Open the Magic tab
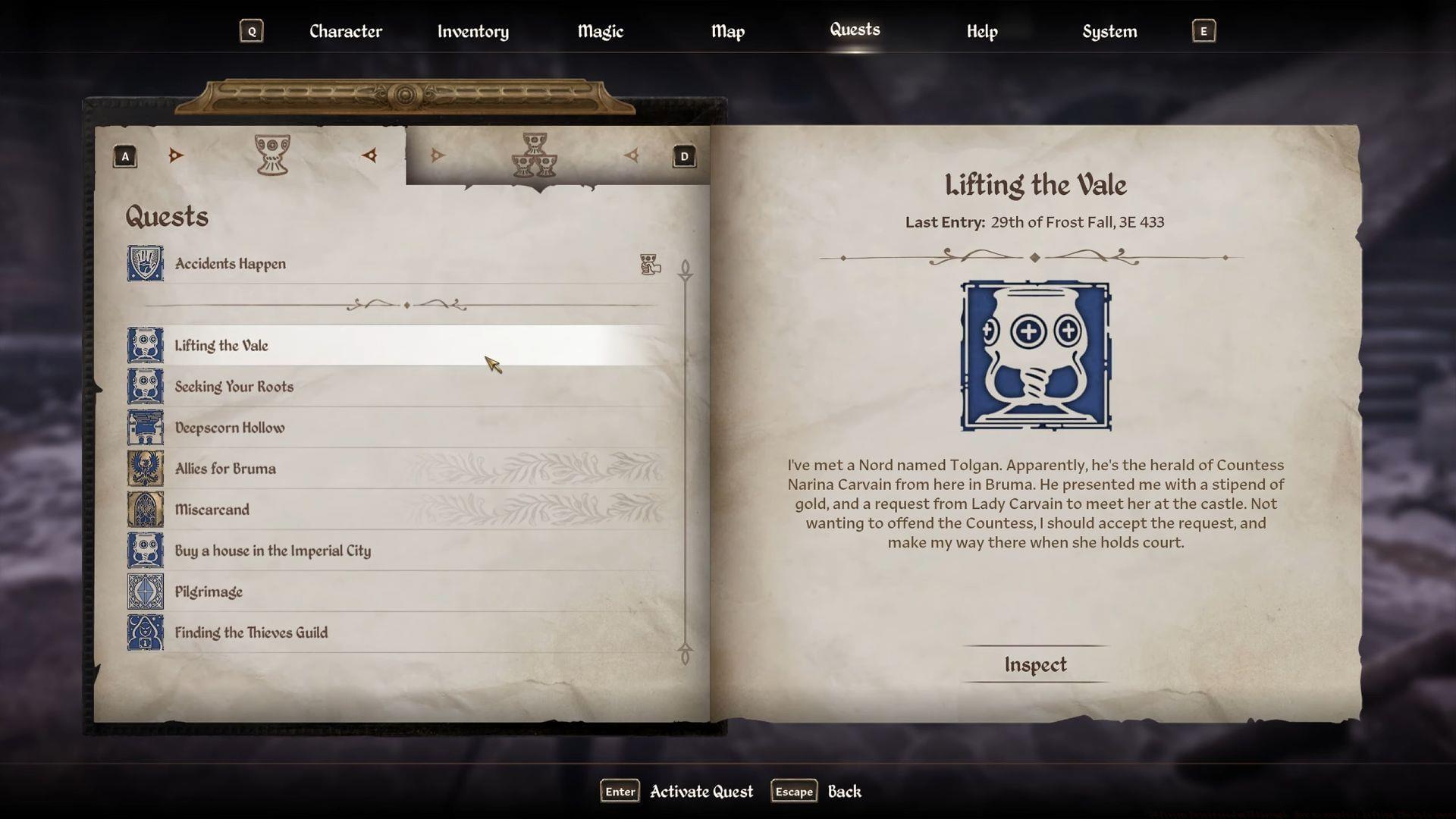The width and height of the screenshot is (1456, 819). [x=600, y=31]
